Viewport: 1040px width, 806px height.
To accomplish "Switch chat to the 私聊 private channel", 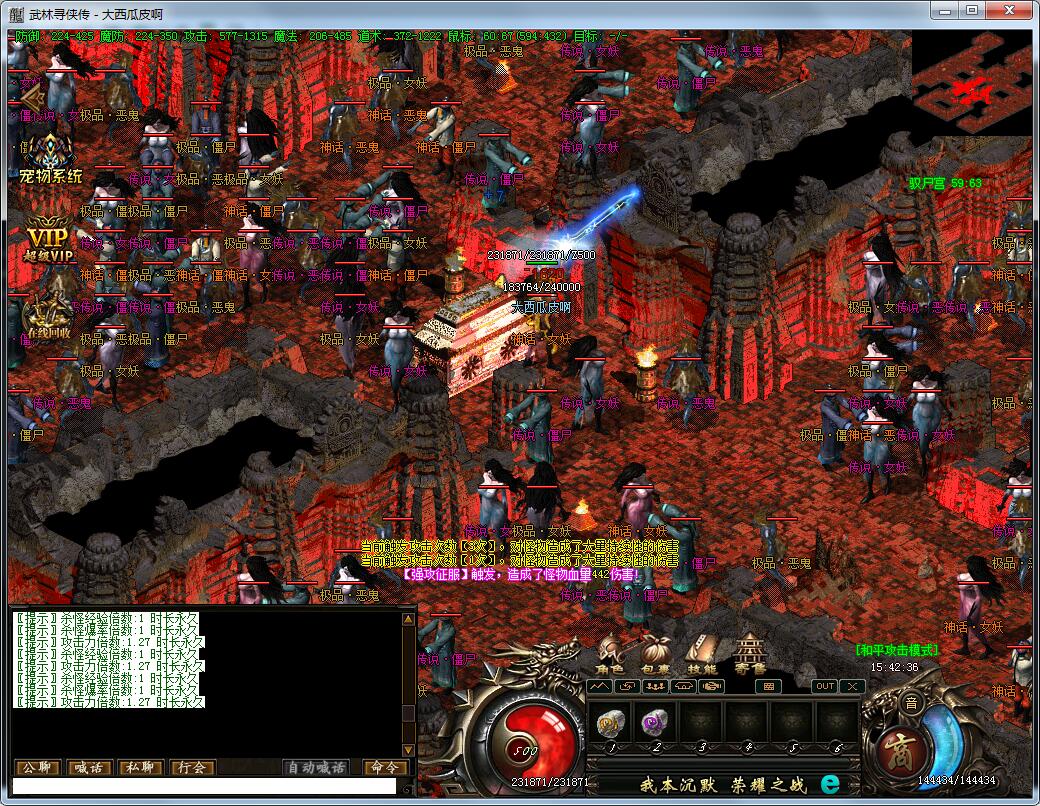I will (x=141, y=768).
